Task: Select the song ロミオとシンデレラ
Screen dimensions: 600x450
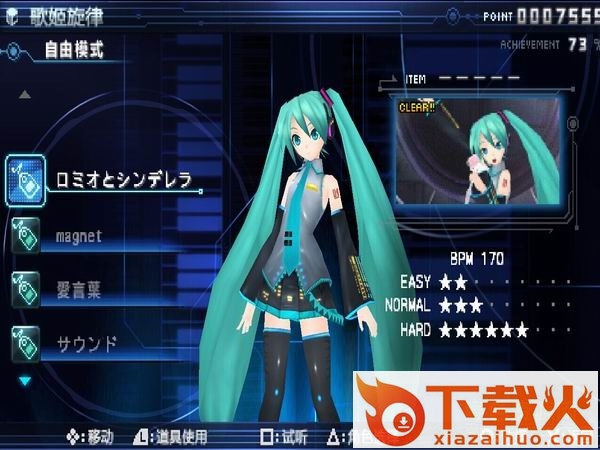Action: click(x=123, y=180)
